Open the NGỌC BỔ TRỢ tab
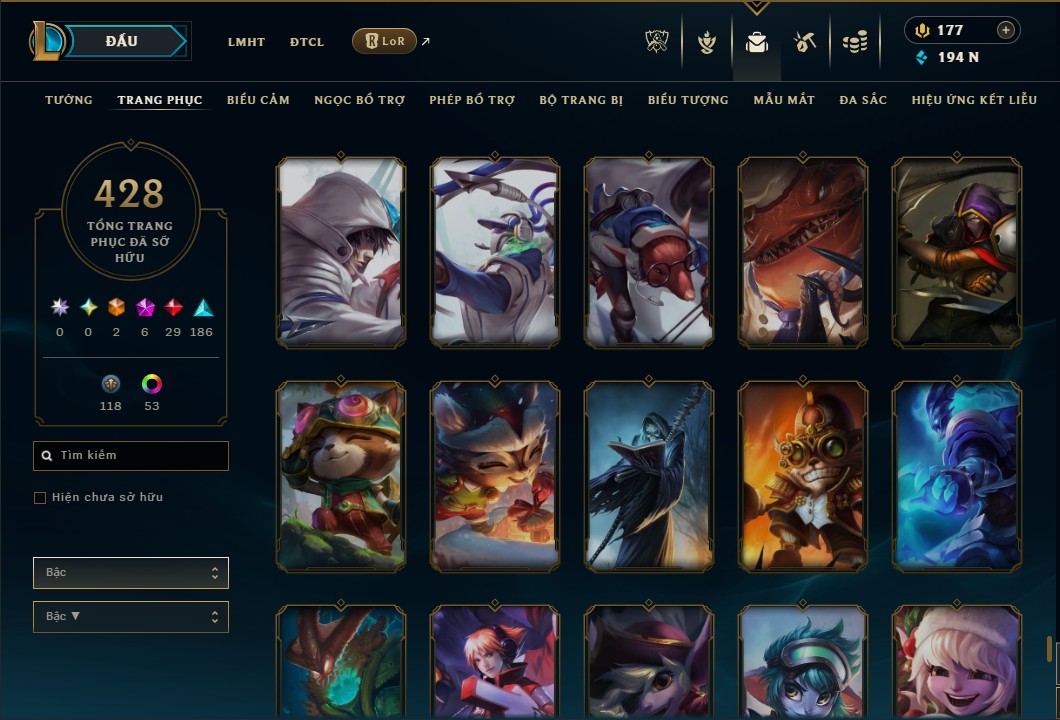 [x=359, y=100]
